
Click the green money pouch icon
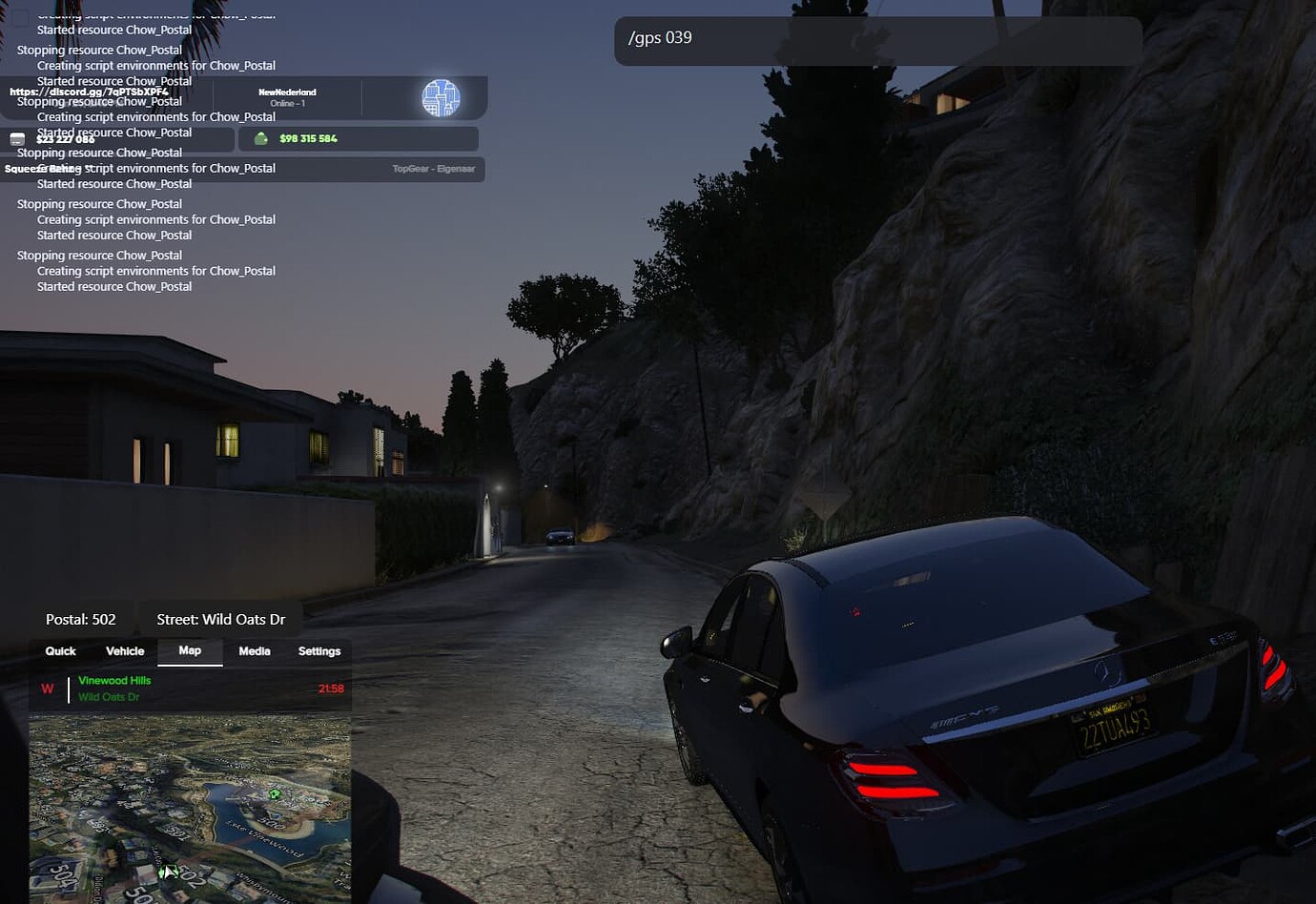(x=261, y=138)
